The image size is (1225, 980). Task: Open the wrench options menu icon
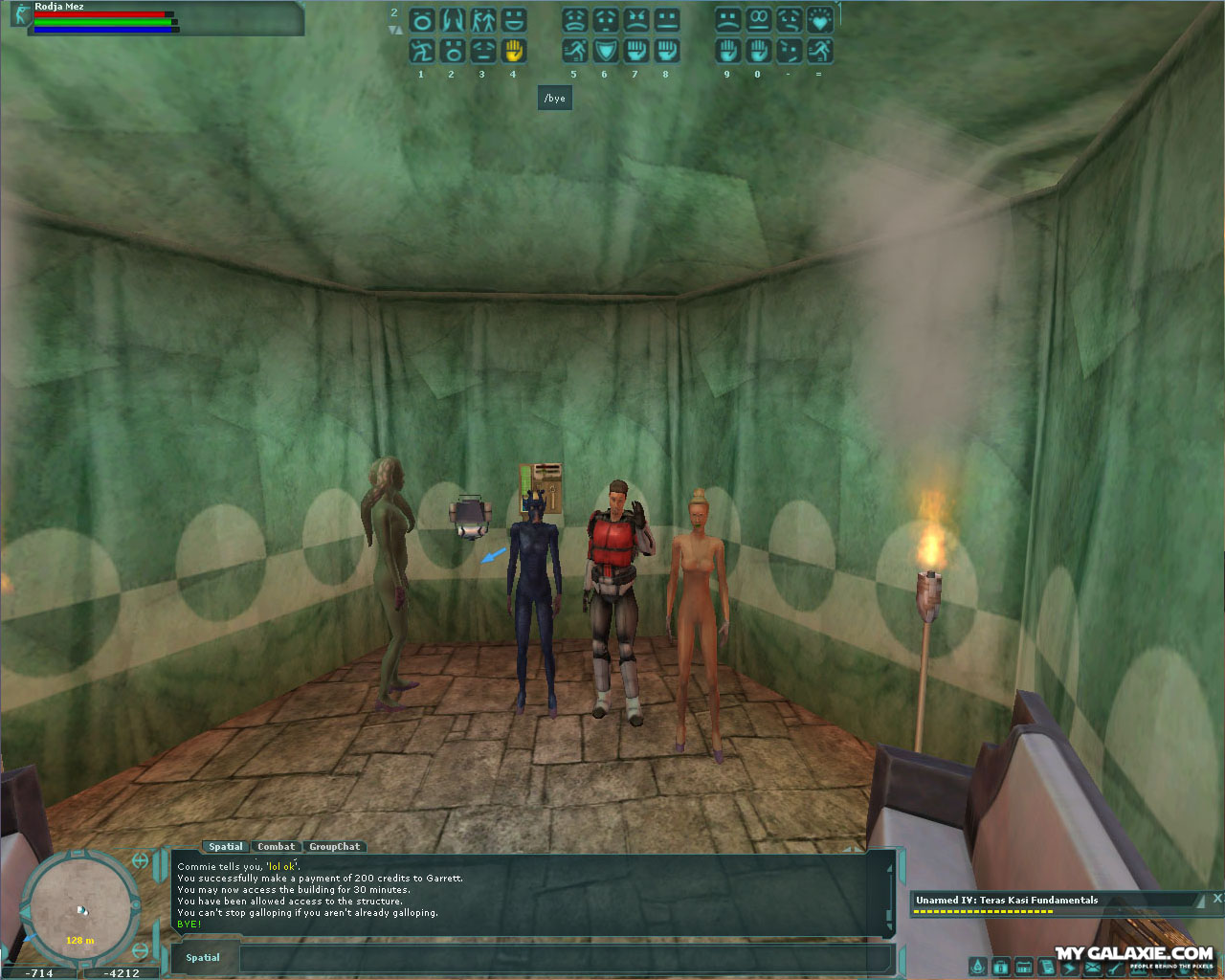(1115, 968)
